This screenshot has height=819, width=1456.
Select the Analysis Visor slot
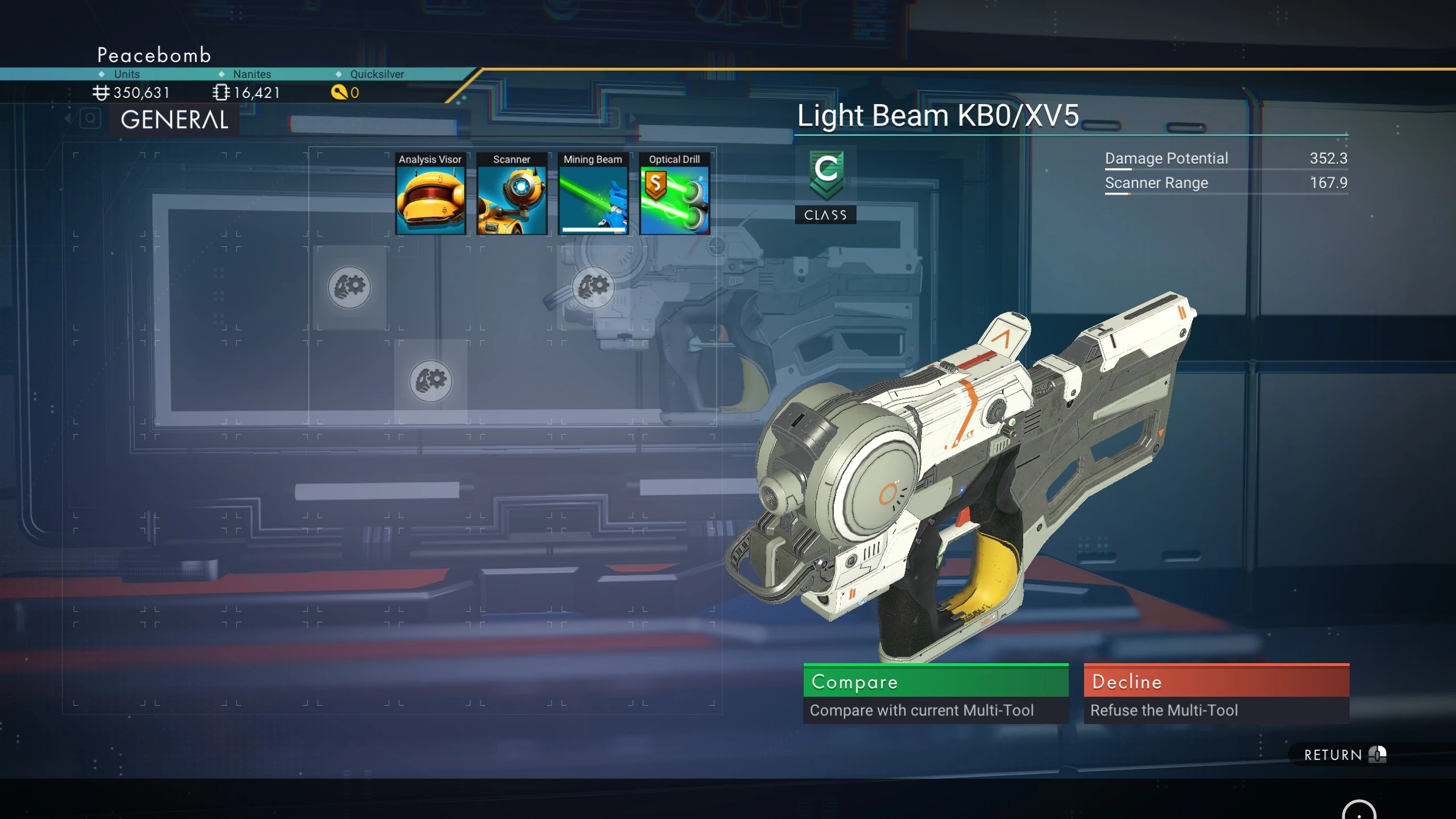coord(431,195)
